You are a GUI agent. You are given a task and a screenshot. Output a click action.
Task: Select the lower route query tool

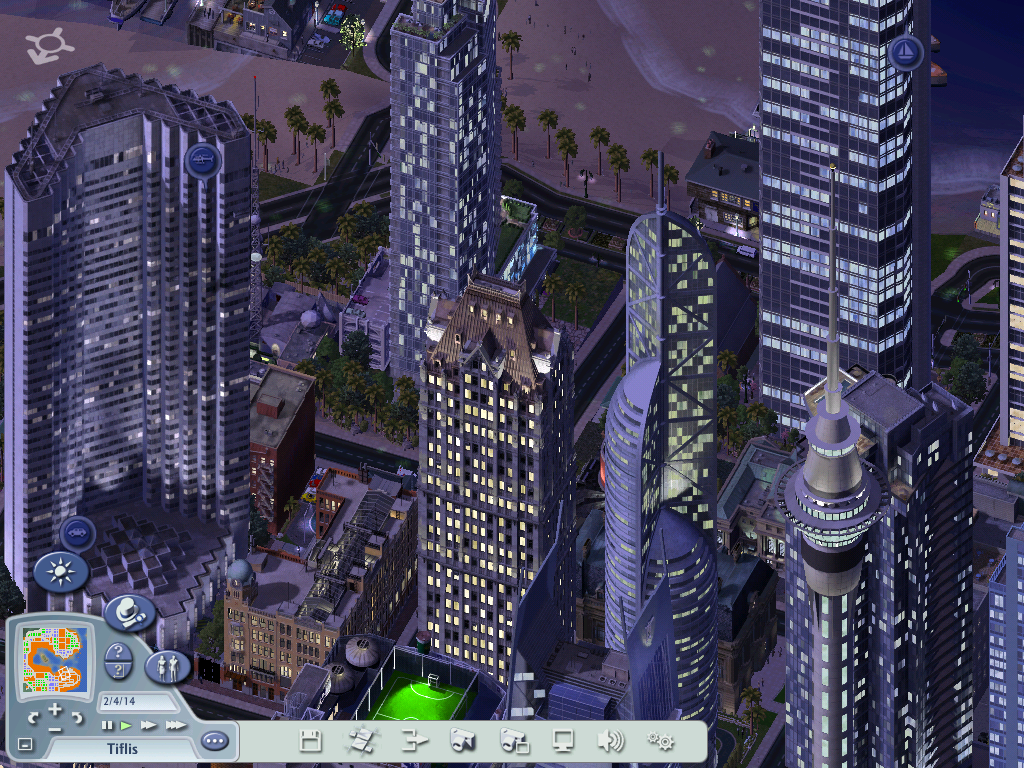117,671
